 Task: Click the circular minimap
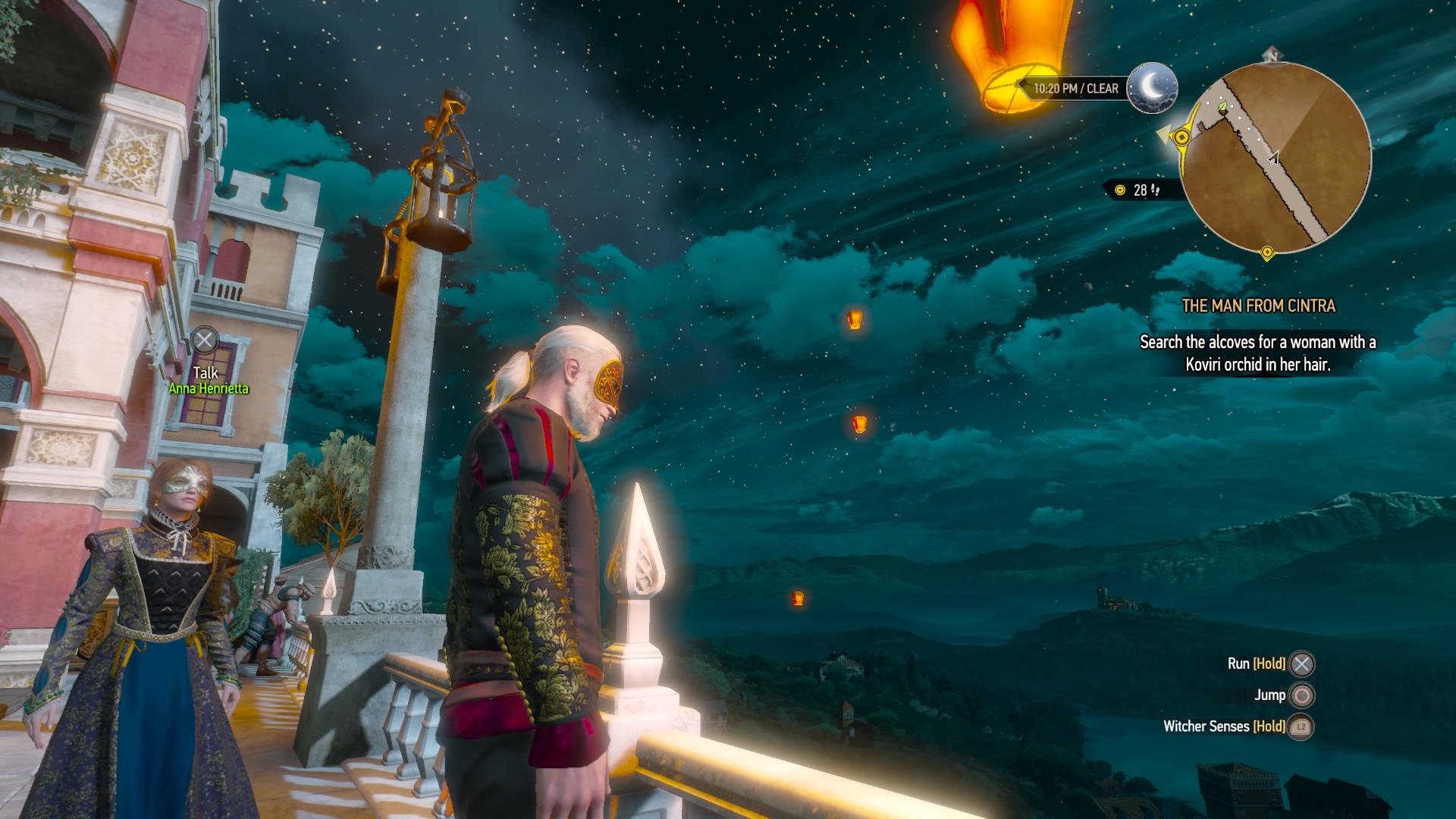pos(1276,158)
